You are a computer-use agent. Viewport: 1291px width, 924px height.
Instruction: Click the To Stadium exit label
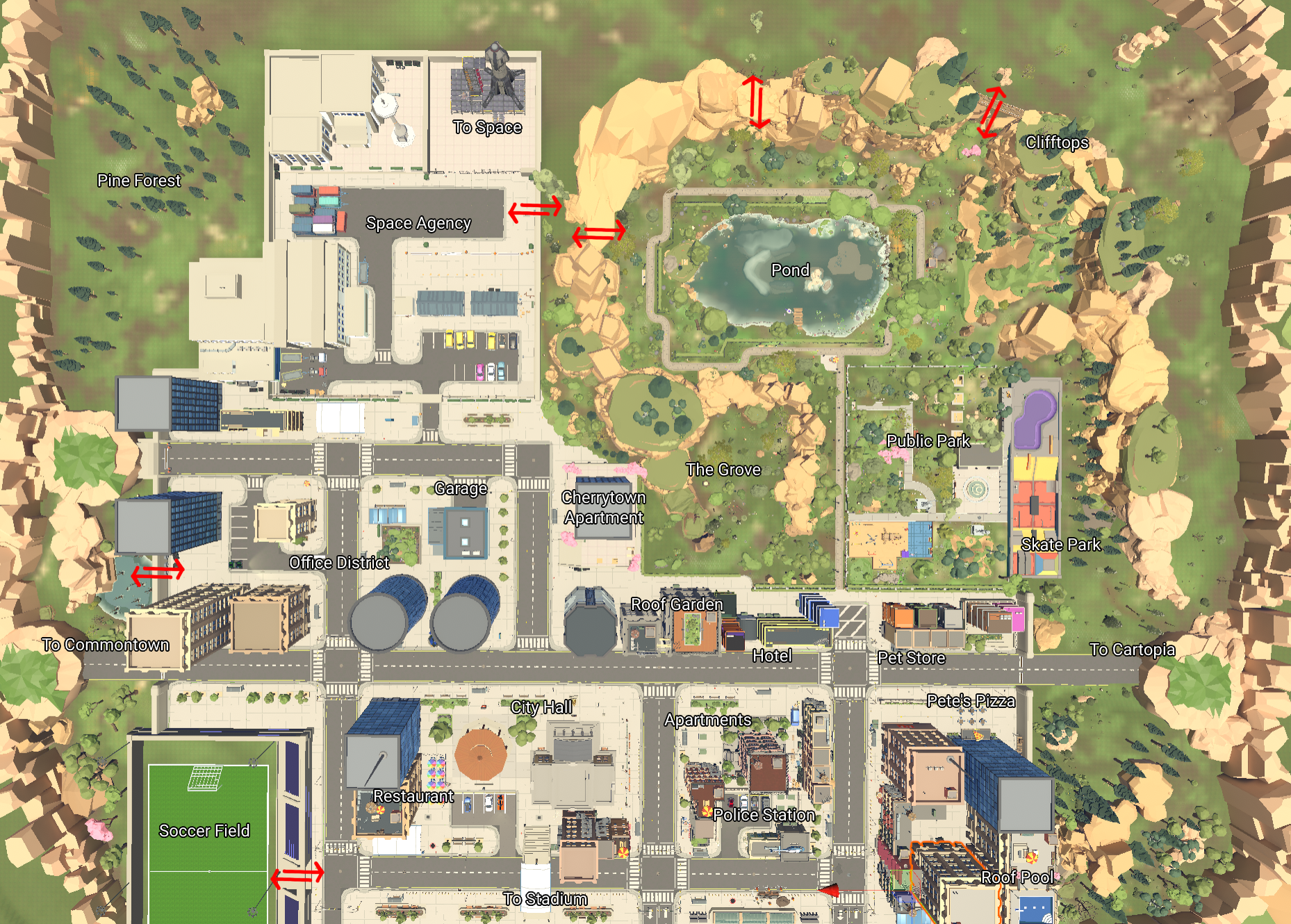[x=545, y=899]
